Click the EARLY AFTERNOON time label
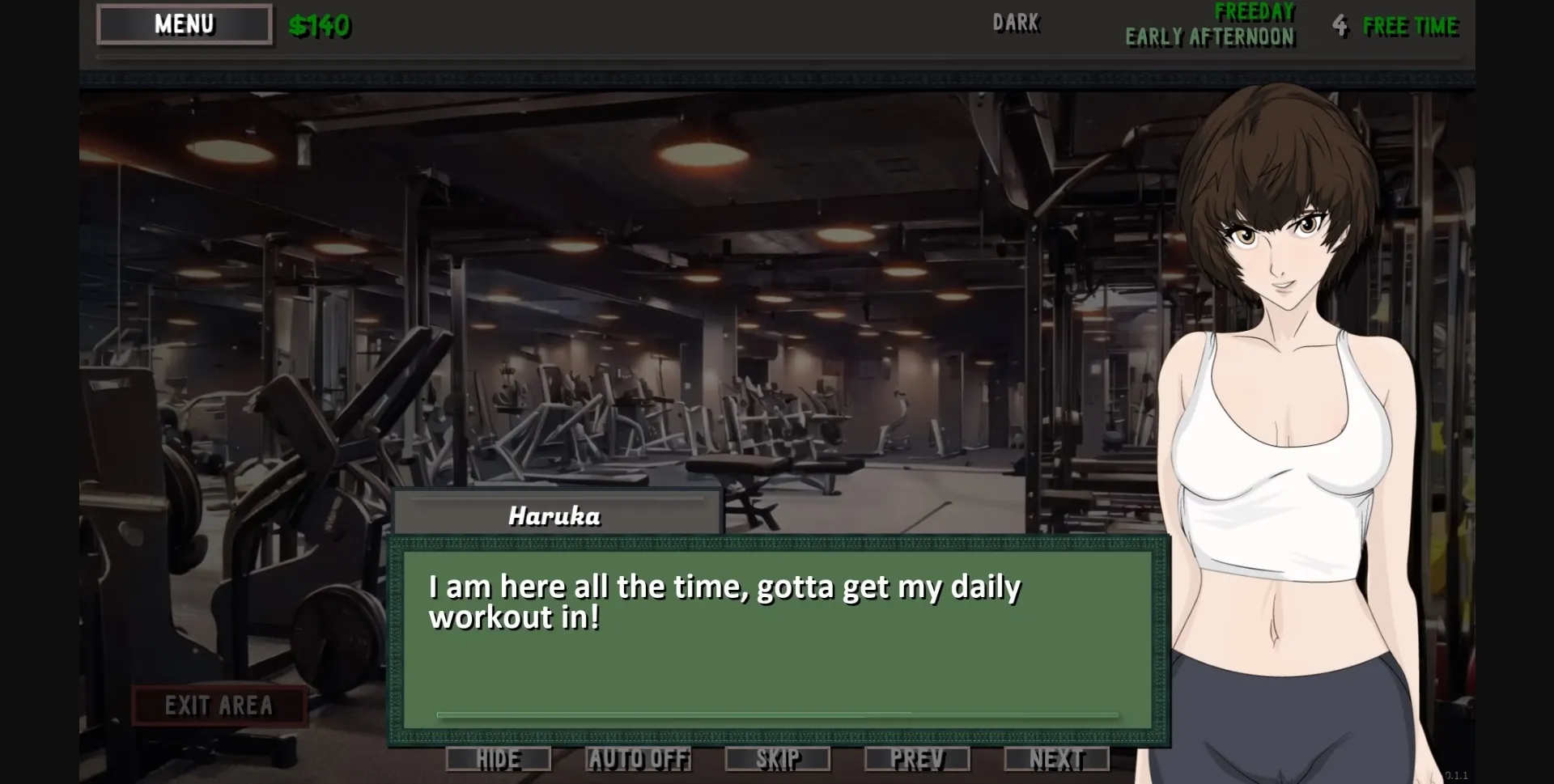 point(1209,36)
